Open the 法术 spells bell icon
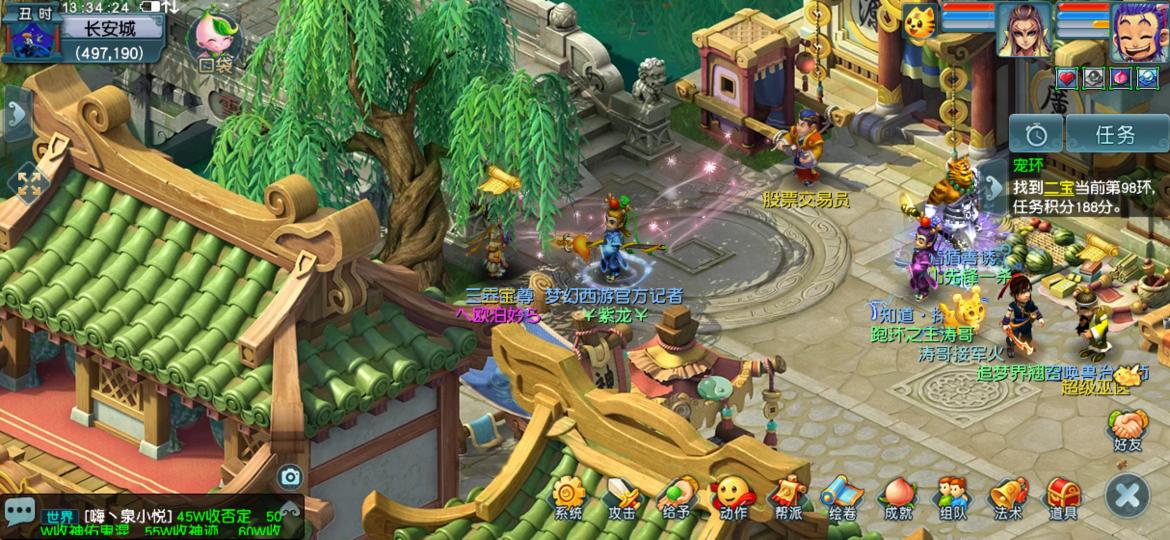 [x=1008, y=497]
